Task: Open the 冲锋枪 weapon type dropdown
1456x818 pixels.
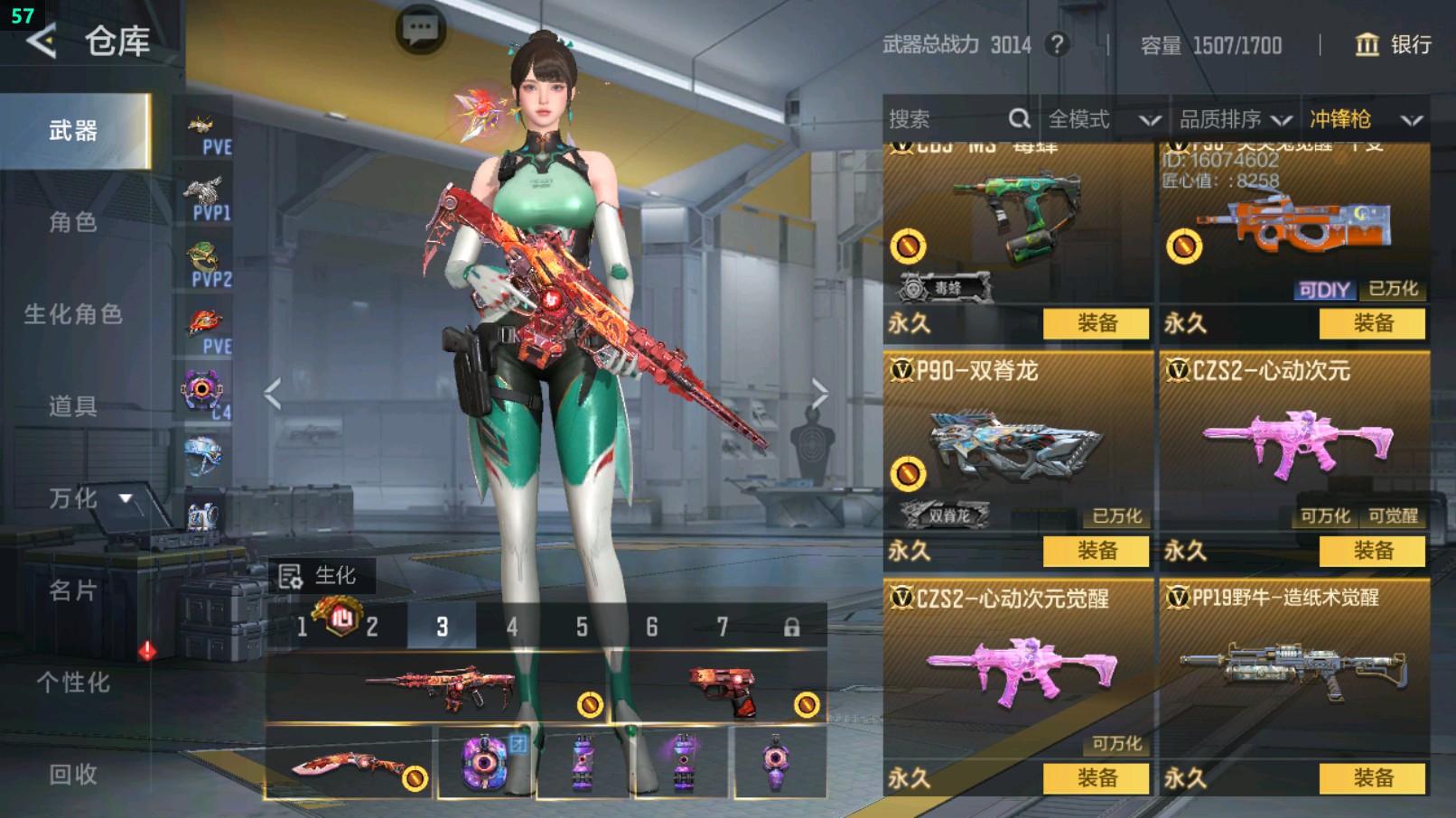Action: pyautogui.click(x=1365, y=119)
